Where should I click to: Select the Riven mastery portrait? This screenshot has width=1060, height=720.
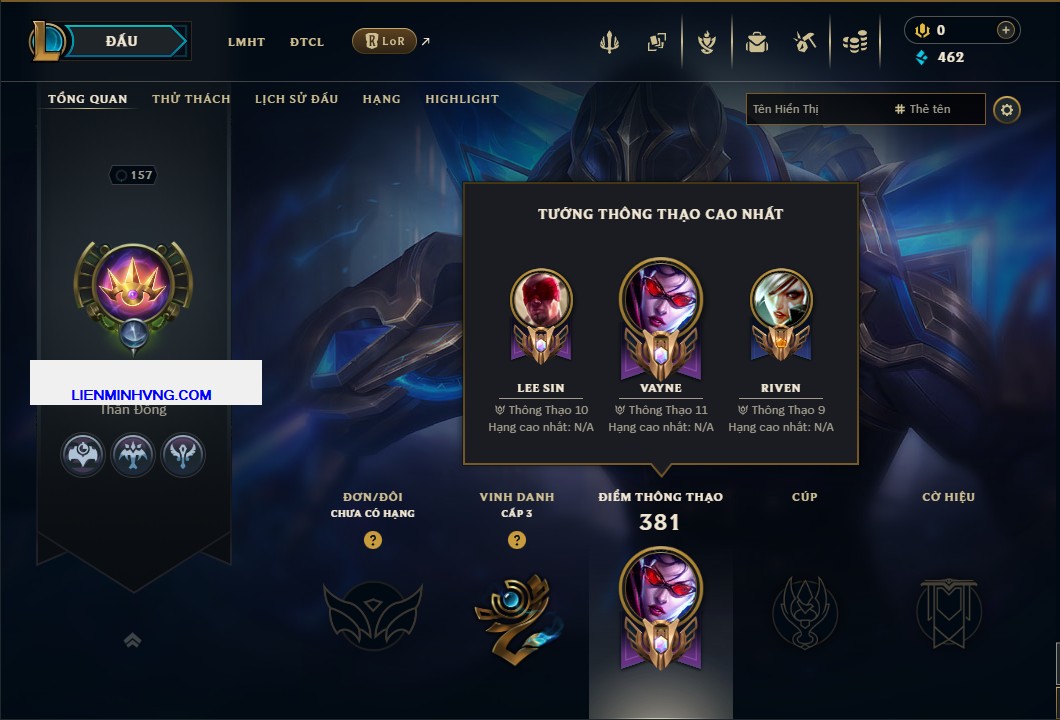click(x=781, y=299)
